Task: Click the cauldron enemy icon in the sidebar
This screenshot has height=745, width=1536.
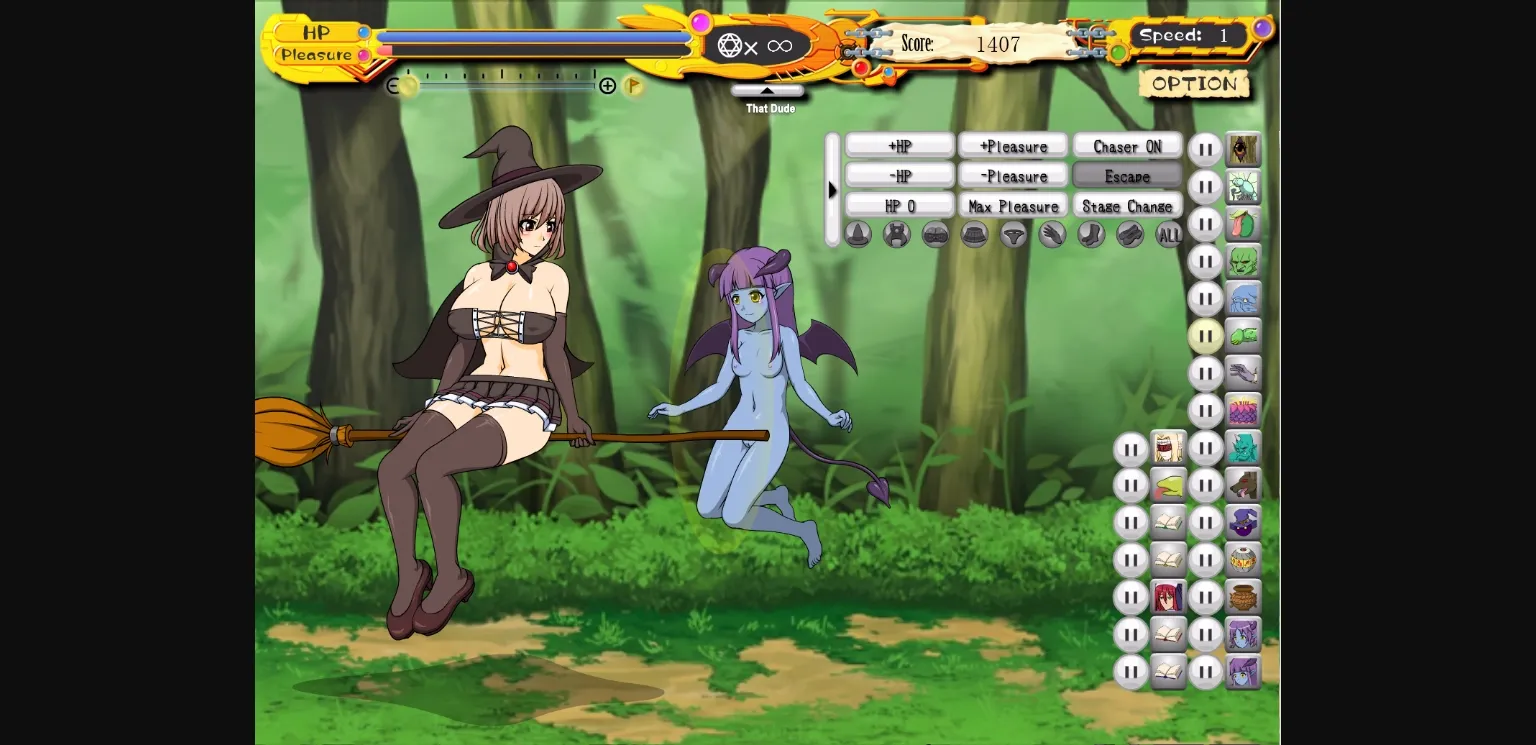Action: pos(1243,596)
